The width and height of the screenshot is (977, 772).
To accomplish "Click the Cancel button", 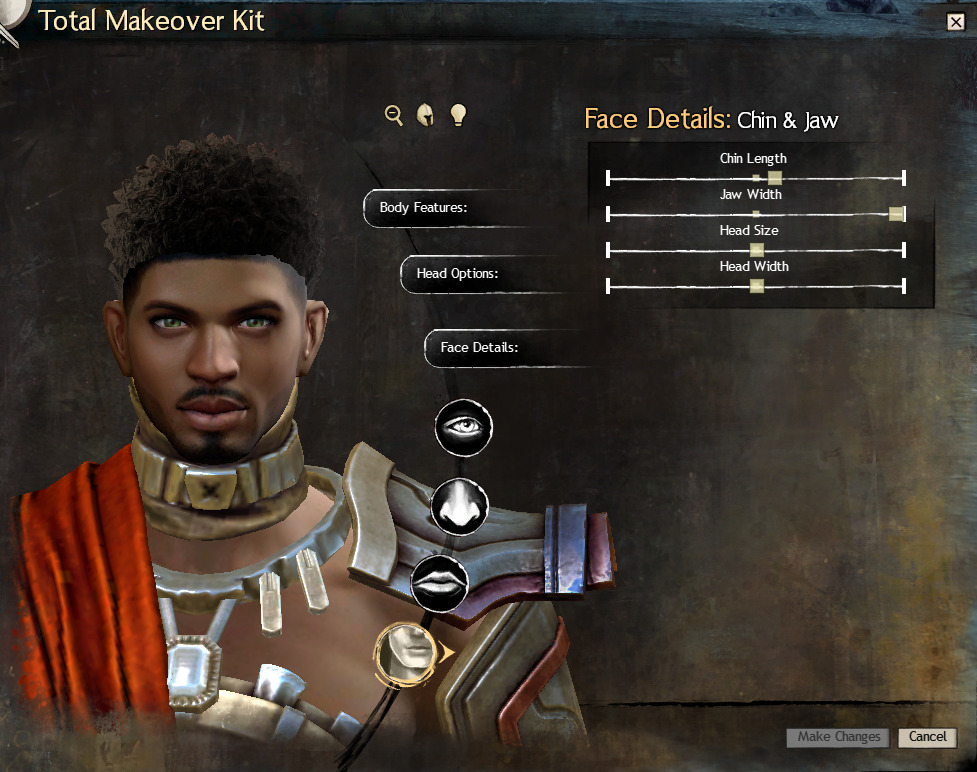I will pyautogui.click(x=927, y=737).
